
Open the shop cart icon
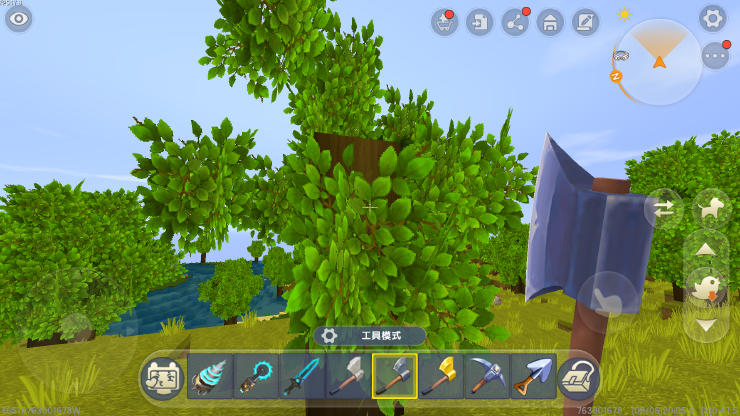tap(444, 22)
